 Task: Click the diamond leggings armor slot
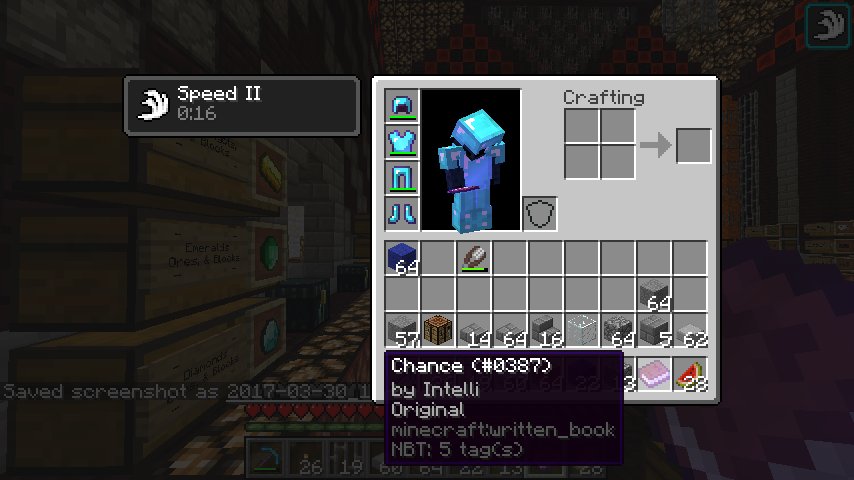click(x=402, y=178)
